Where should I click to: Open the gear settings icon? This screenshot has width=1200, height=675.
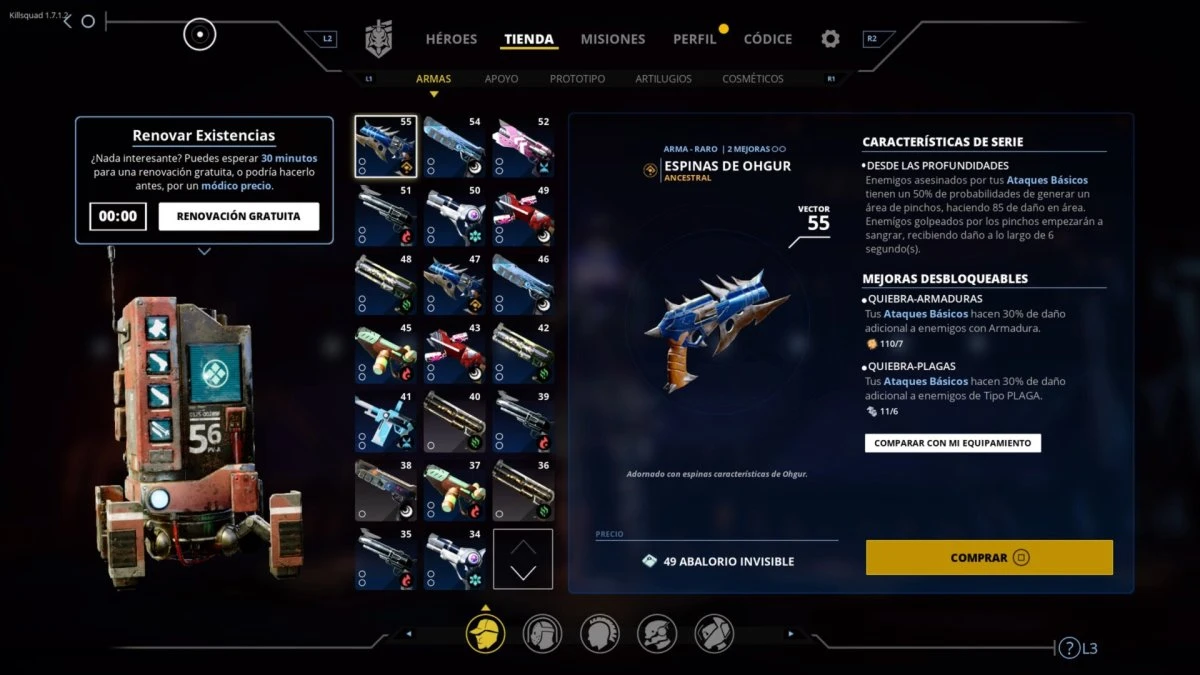(x=830, y=39)
